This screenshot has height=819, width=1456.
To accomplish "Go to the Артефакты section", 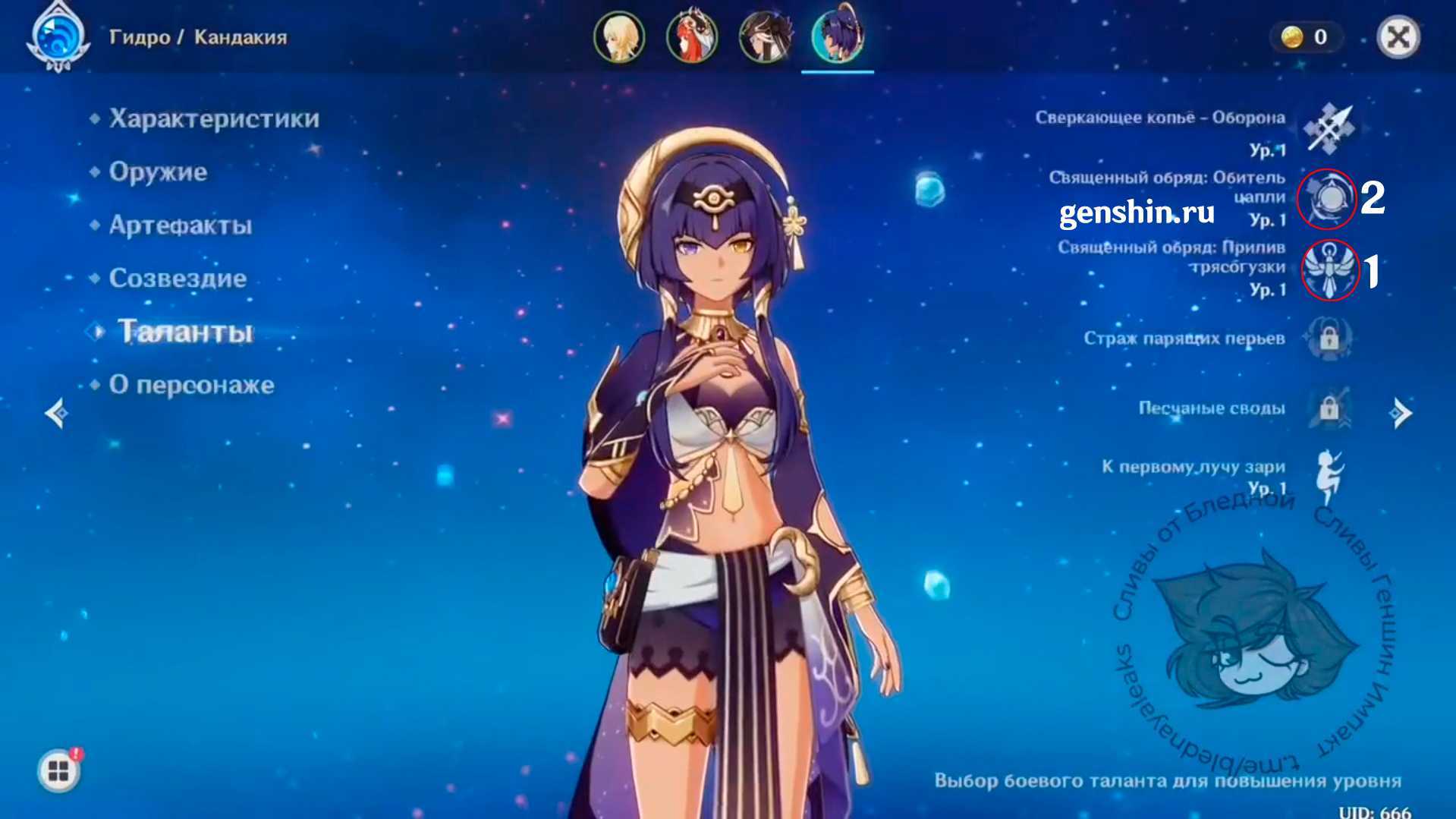I will [180, 225].
